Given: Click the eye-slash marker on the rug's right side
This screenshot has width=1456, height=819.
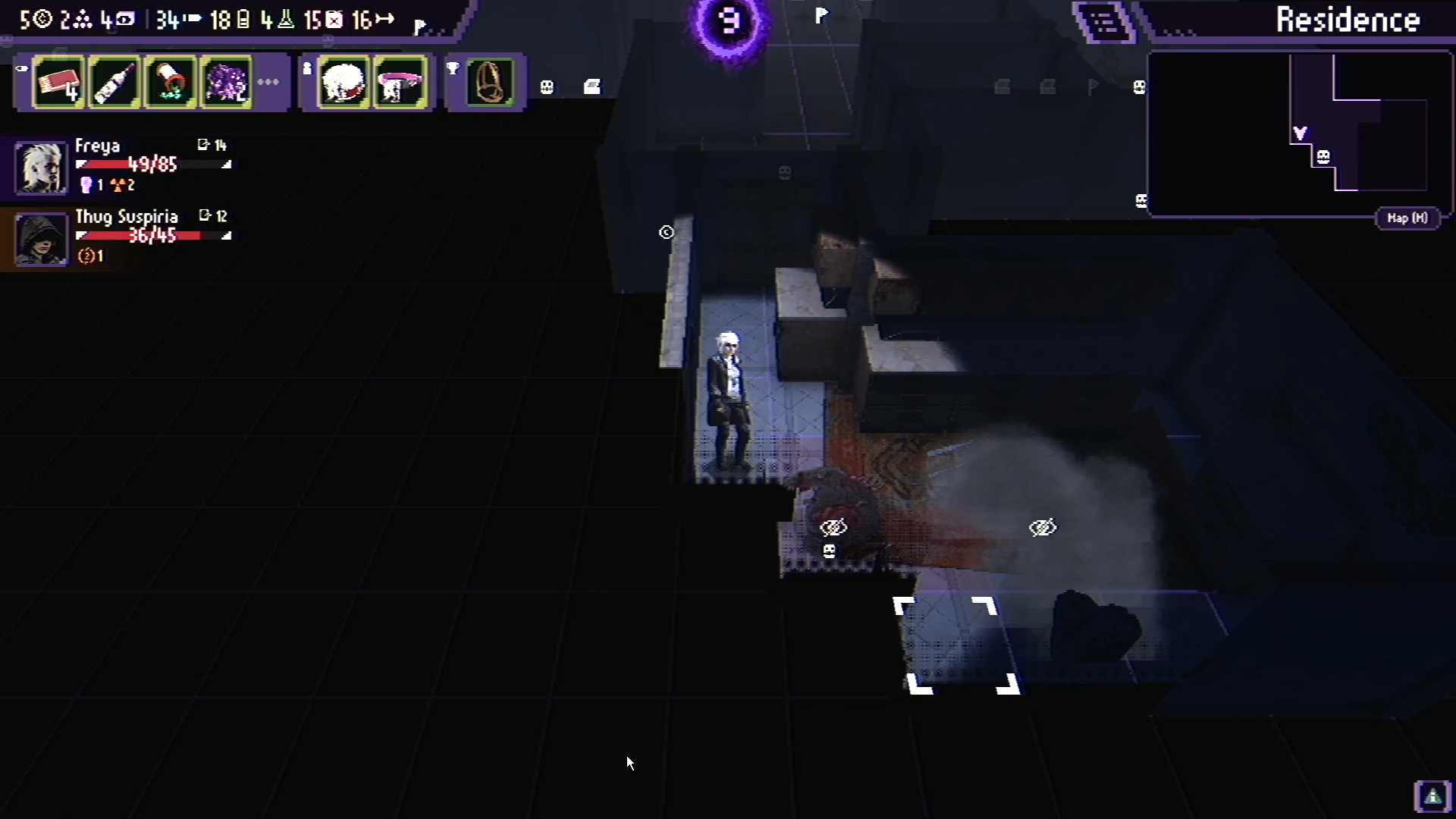Looking at the screenshot, I should (1043, 527).
